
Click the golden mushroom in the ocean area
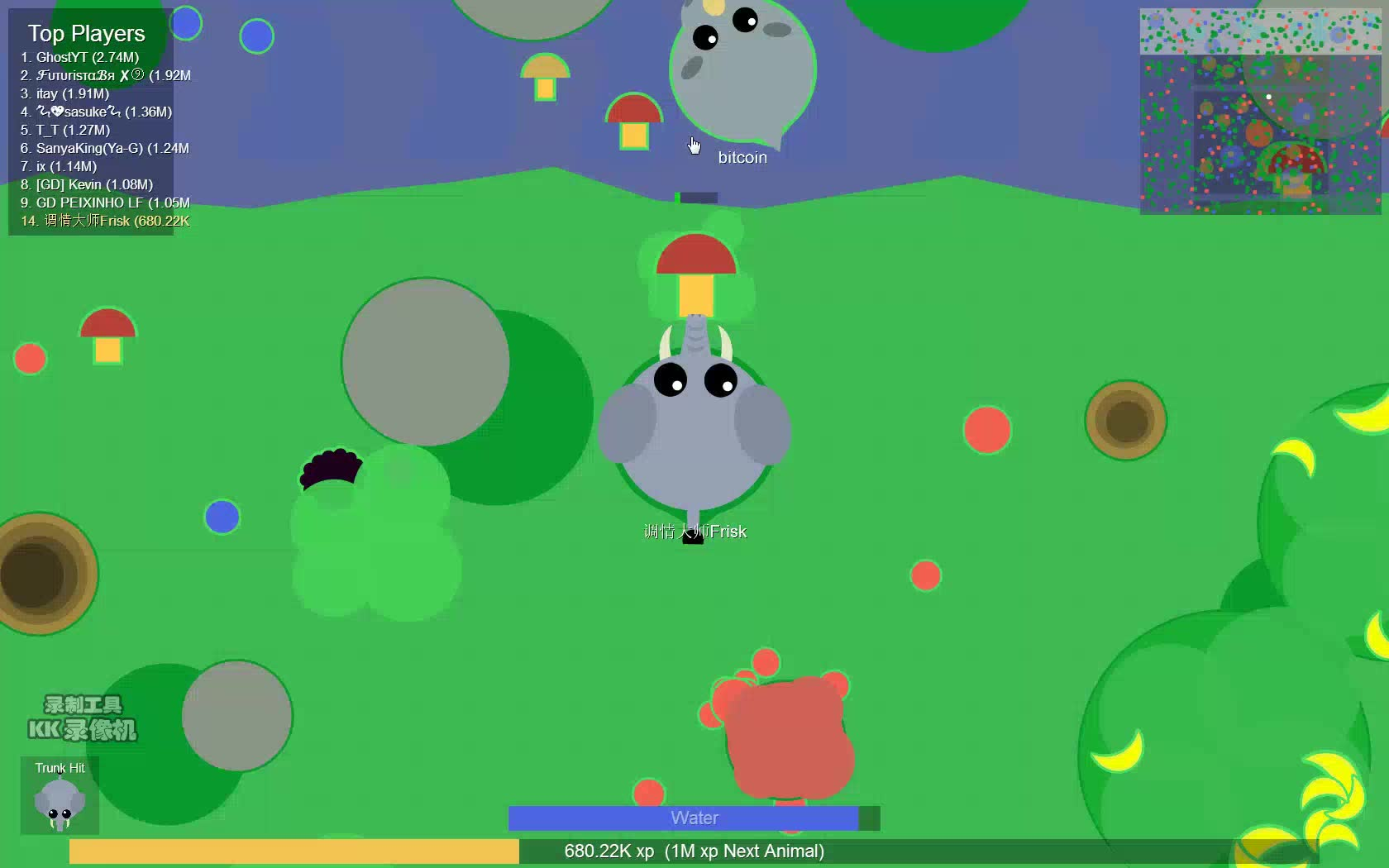click(x=545, y=79)
